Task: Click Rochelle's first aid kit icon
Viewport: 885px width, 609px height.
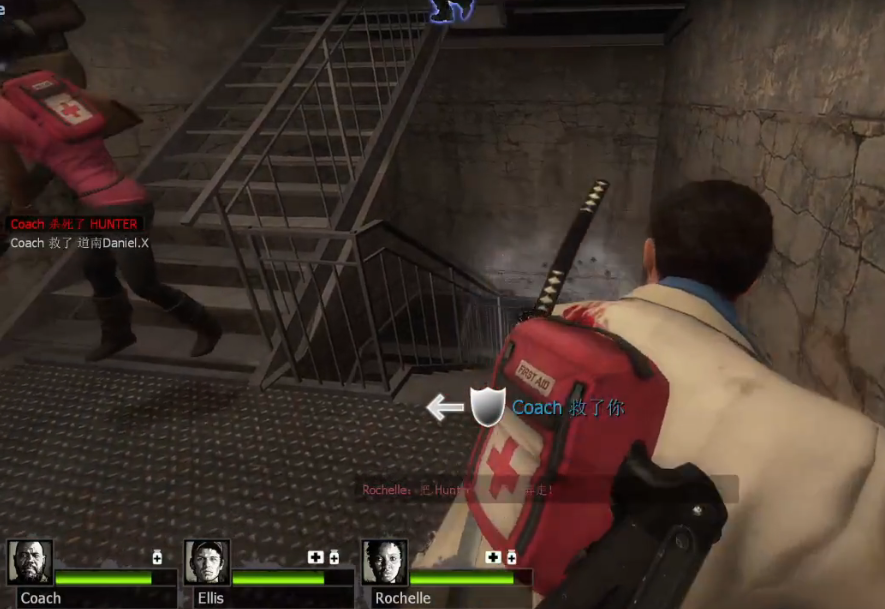Action: click(493, 557)
